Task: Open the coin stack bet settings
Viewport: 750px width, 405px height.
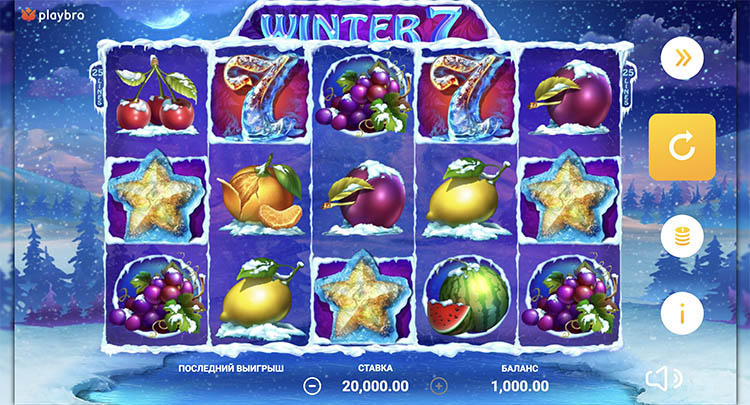Action: tap(682, 237)
